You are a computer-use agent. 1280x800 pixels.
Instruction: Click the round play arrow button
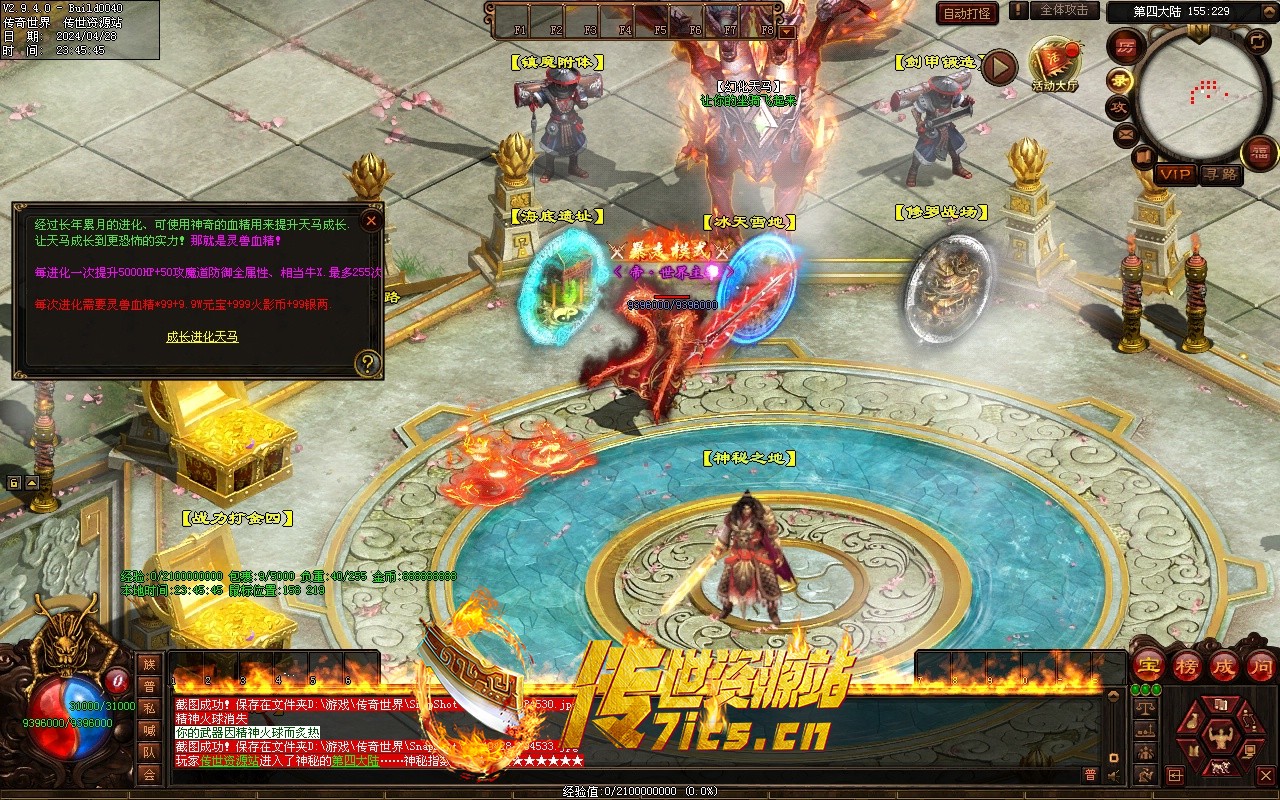999,67
